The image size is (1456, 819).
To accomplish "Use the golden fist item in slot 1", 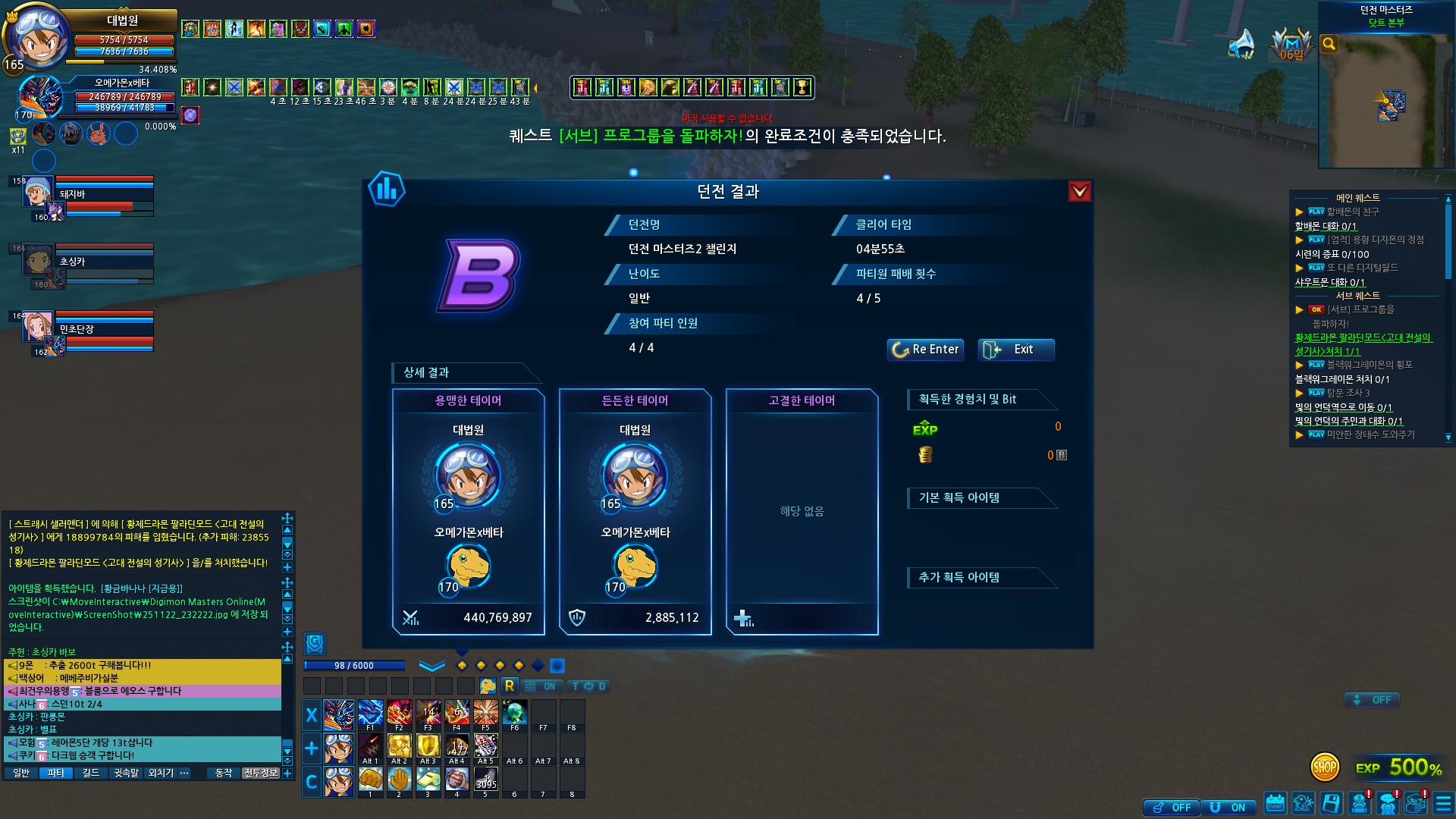I will pyautogui.click(x=370, y=780).
